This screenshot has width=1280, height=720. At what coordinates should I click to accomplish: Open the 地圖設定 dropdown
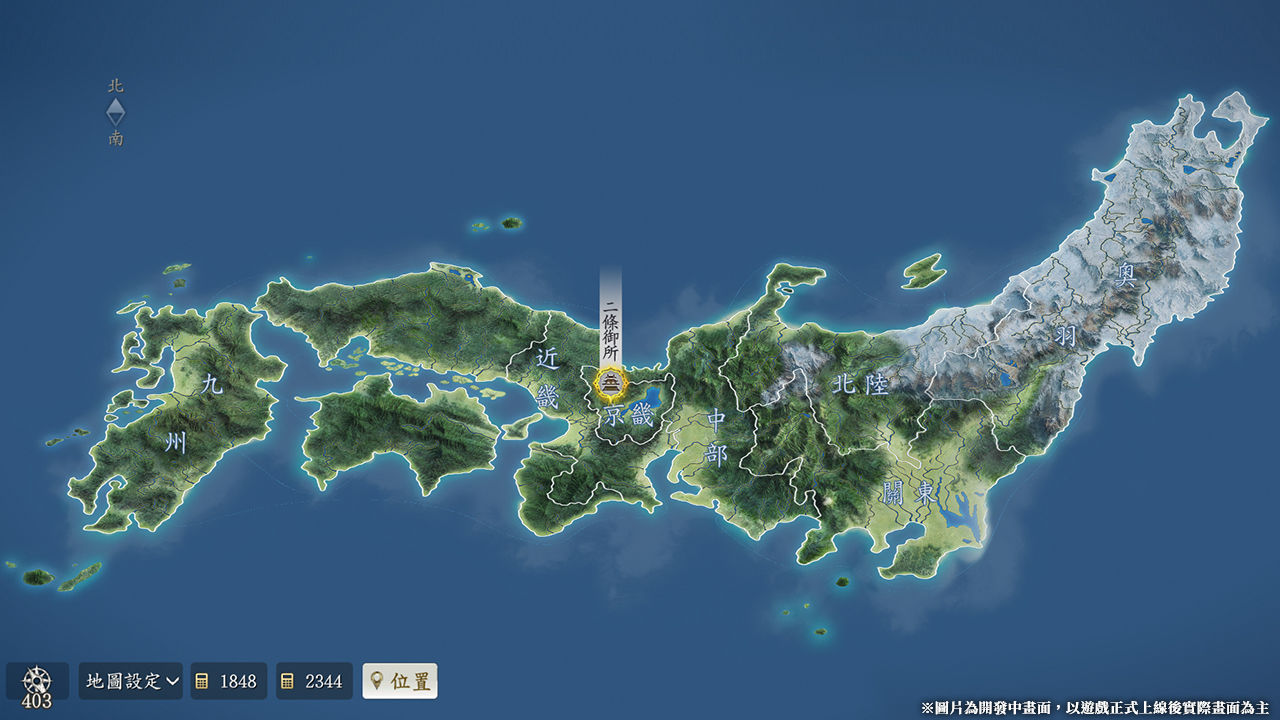point(131,681)
